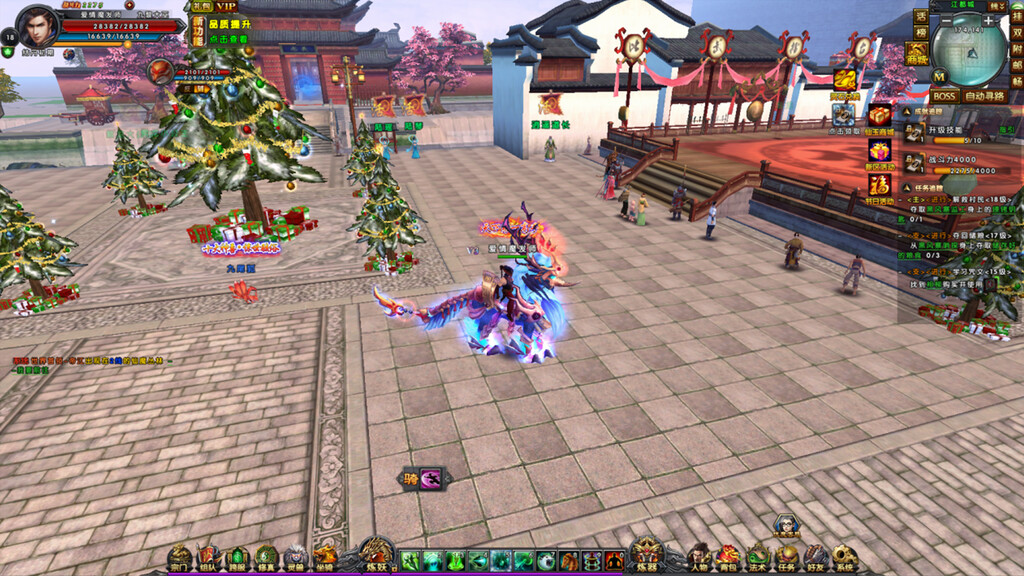Open the 宗门 sect menu
This screenshot has height=576, width=1024.
[x=179, y=557]
